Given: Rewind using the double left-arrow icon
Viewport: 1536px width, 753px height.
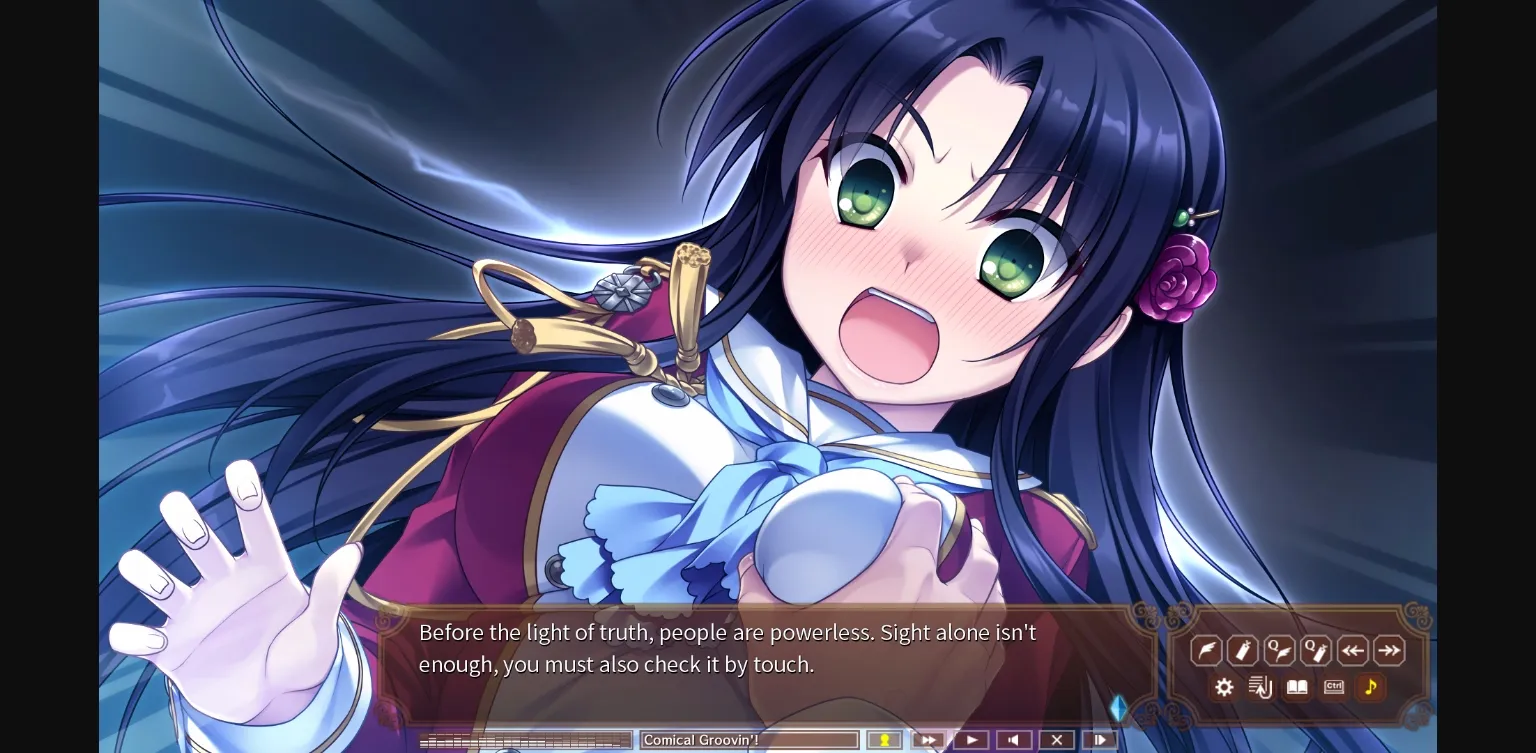Looking at the screenshot, I should click(1351, 650).
